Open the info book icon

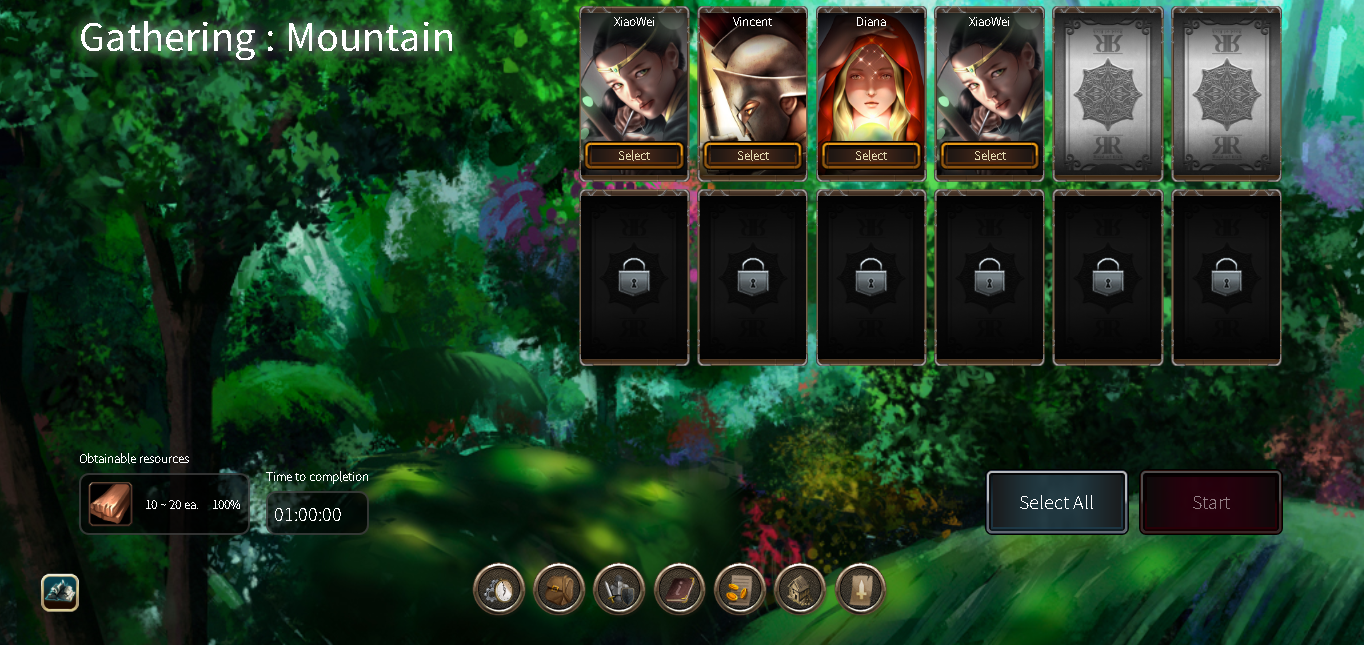[x=680, y=589]
